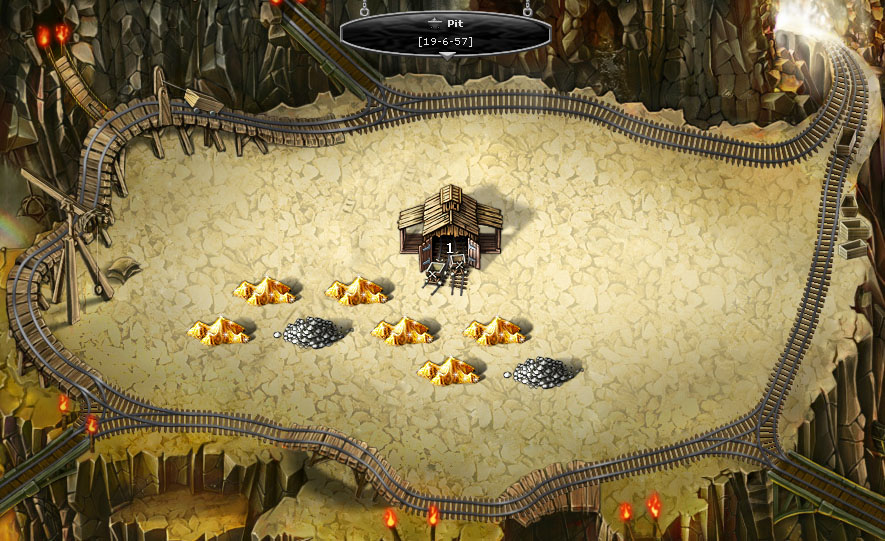Click the Pit coordinates [19-6-57] label
The width and height of the screenshot is (885, 541).
[445, 41]
